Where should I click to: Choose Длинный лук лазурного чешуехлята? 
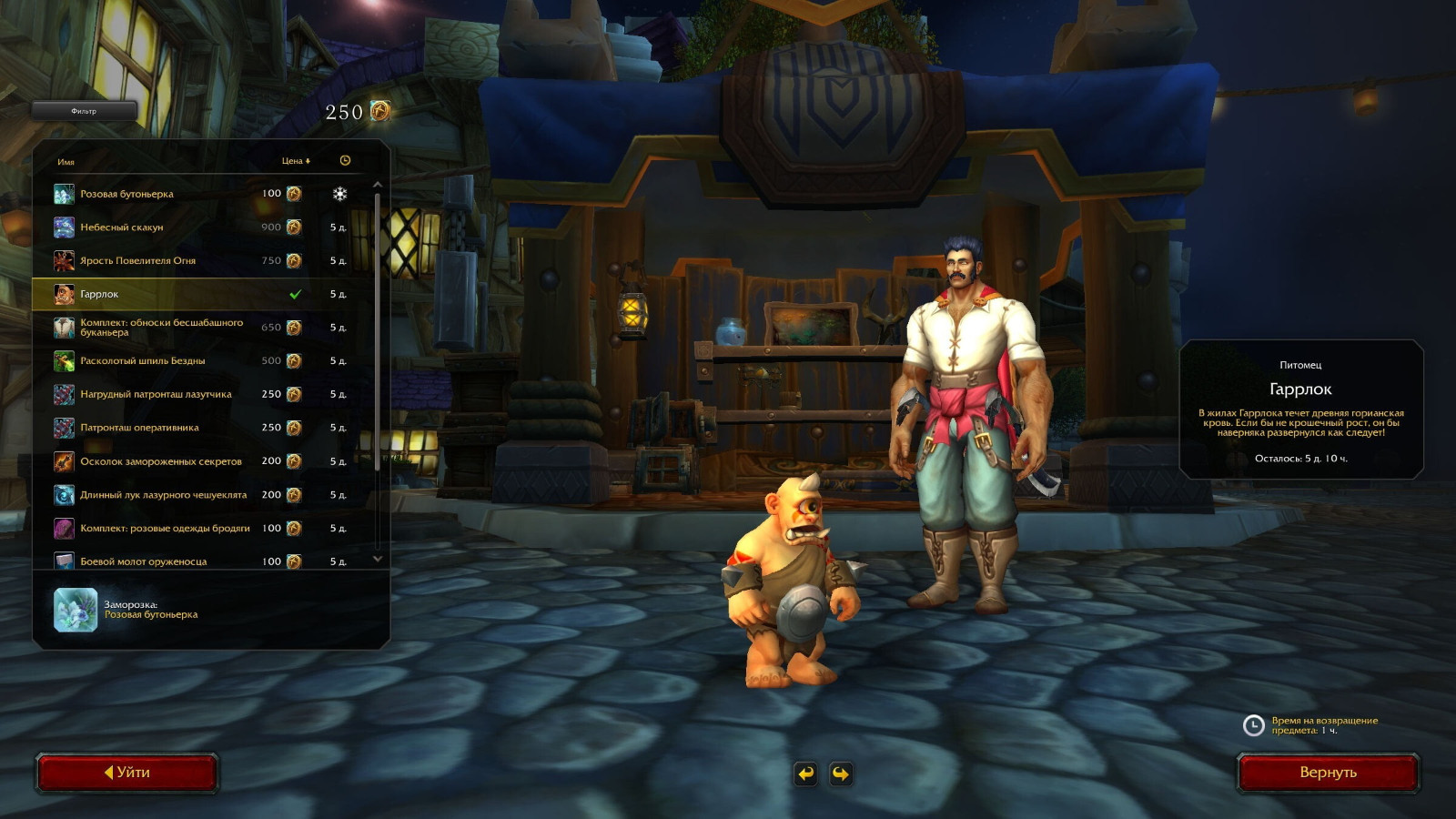[x=164, y=495]
